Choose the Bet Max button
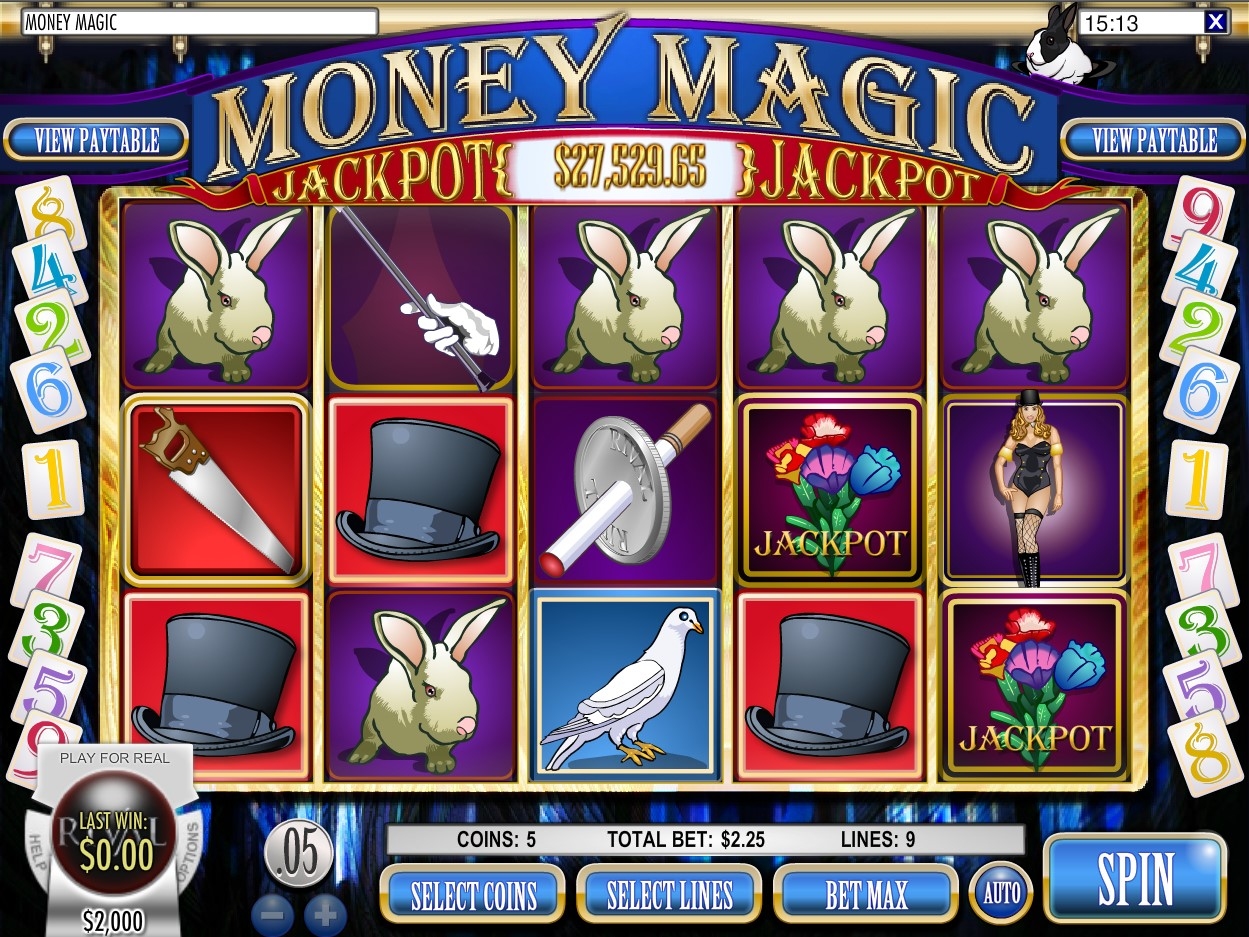Image resolution: width=1249 pixels, height=937 pixels. 866,894
